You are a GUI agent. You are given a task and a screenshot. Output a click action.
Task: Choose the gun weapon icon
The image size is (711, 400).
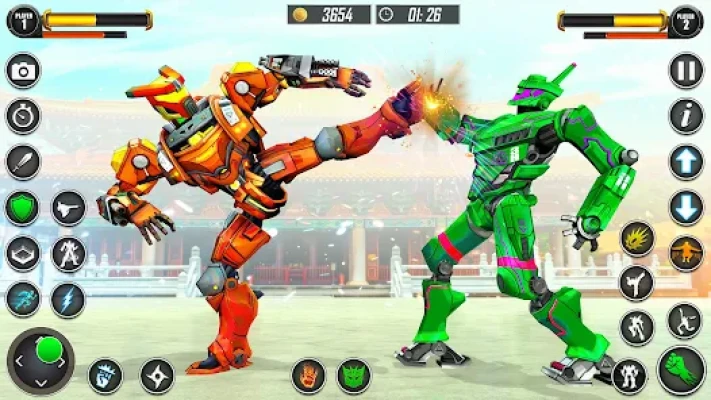tap(68, 208)
